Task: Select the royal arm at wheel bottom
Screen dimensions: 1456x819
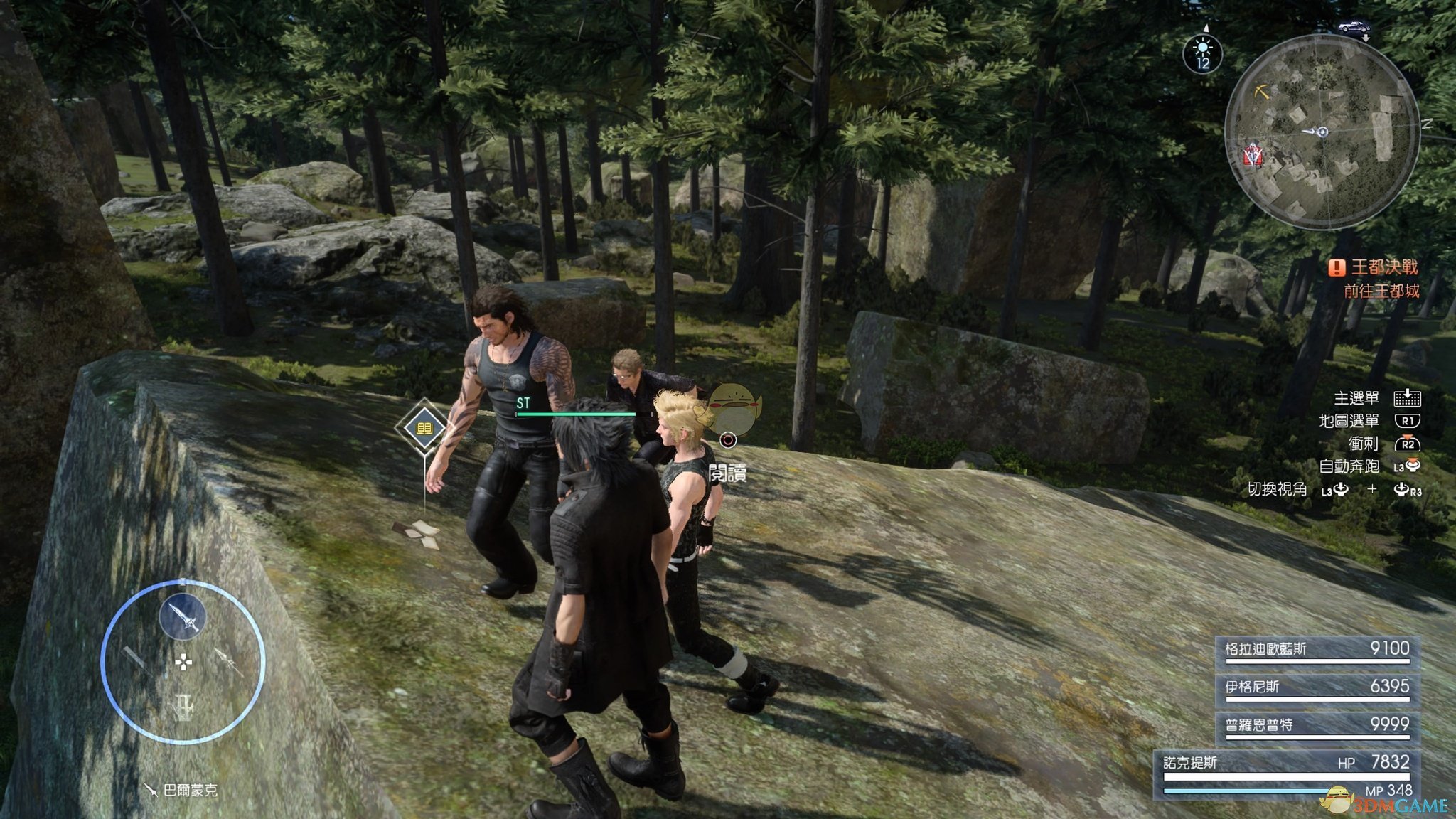Action: pos(183,707)
